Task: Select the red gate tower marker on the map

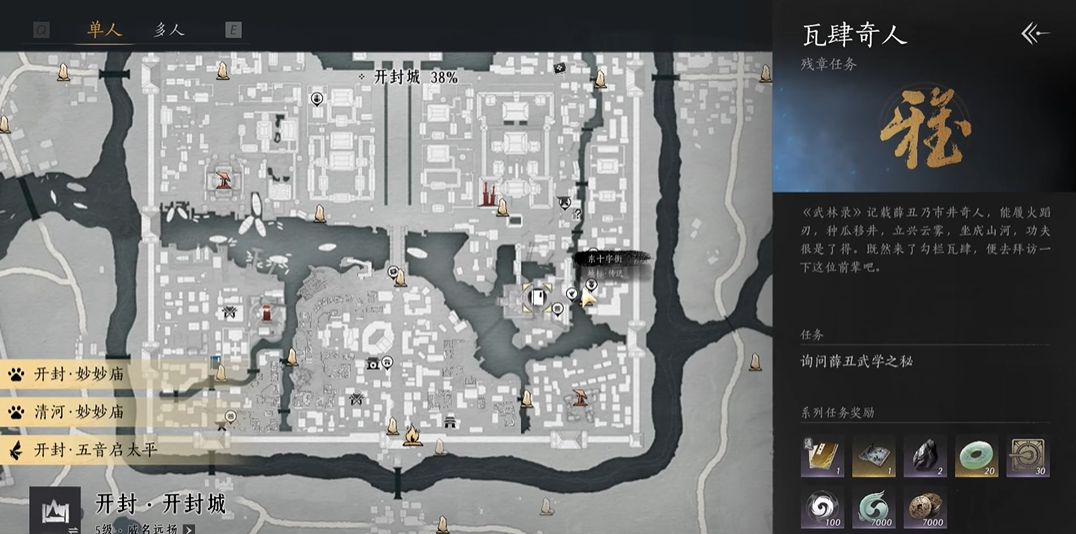Action: click(x=489, y=193)
